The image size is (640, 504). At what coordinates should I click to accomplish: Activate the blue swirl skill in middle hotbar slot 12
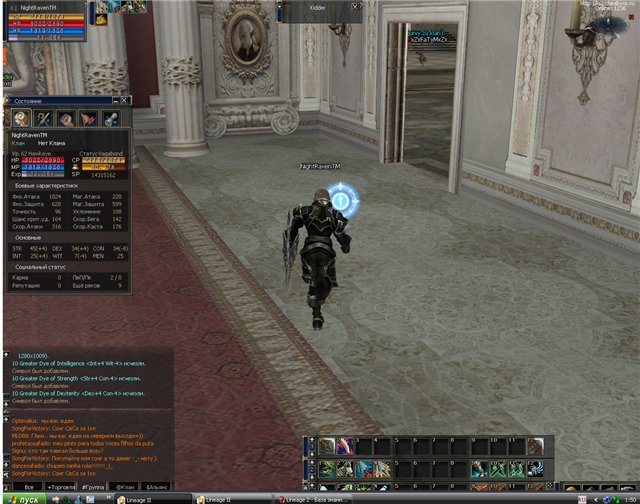(x=535, y=468)
